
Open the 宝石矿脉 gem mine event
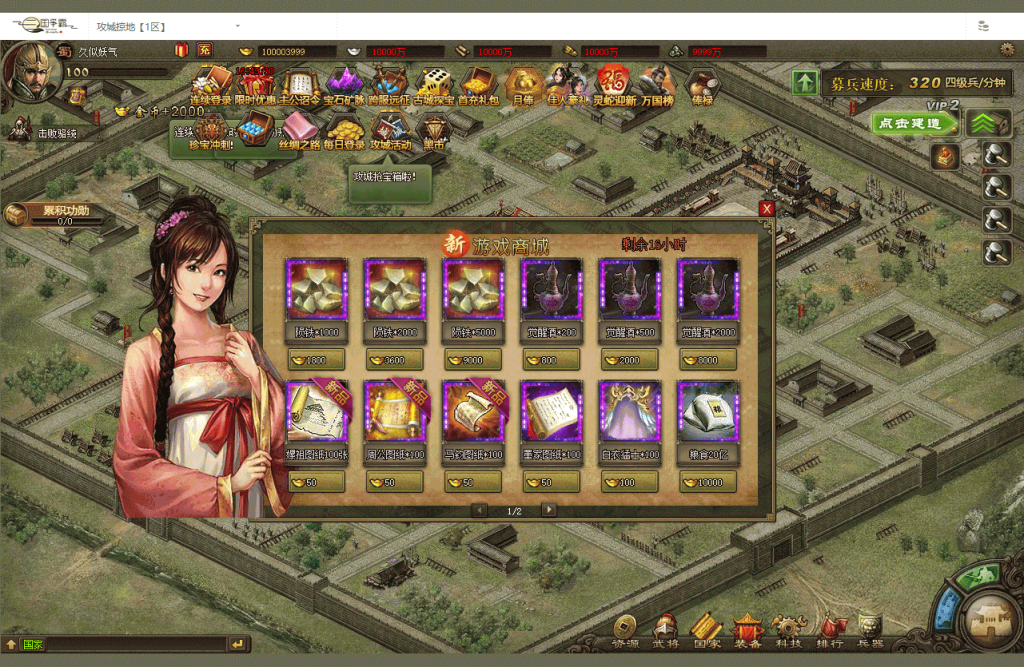[x=343, y=84]
